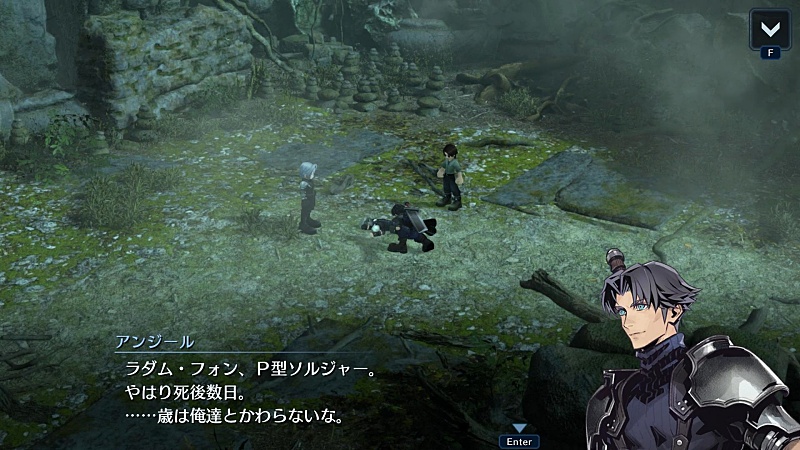Advance dialogue with the blue triangle indicator
This screenshot has width=800, height=450.
click(519, 427)
